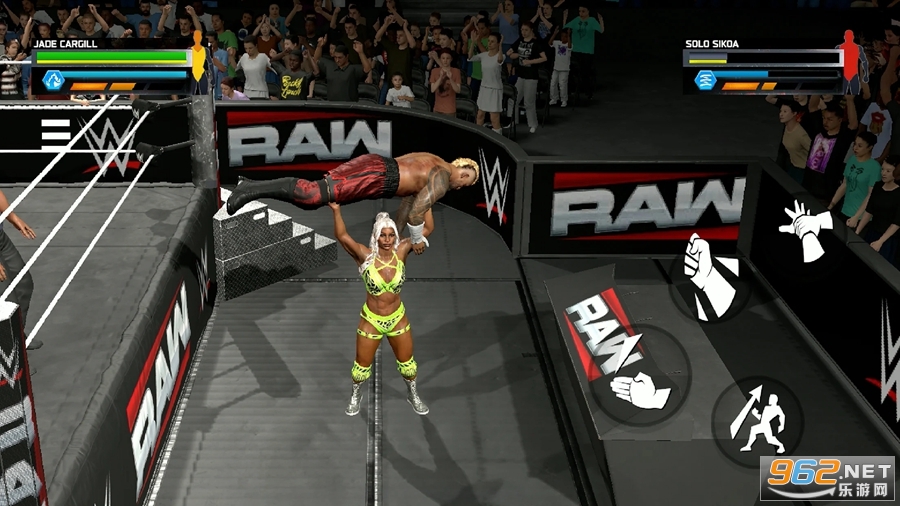The height and width of the screenshot is (506, 900).
Task: Tap Solo Sikoa's blue hexagon payback icon
Action: [706, 80]
